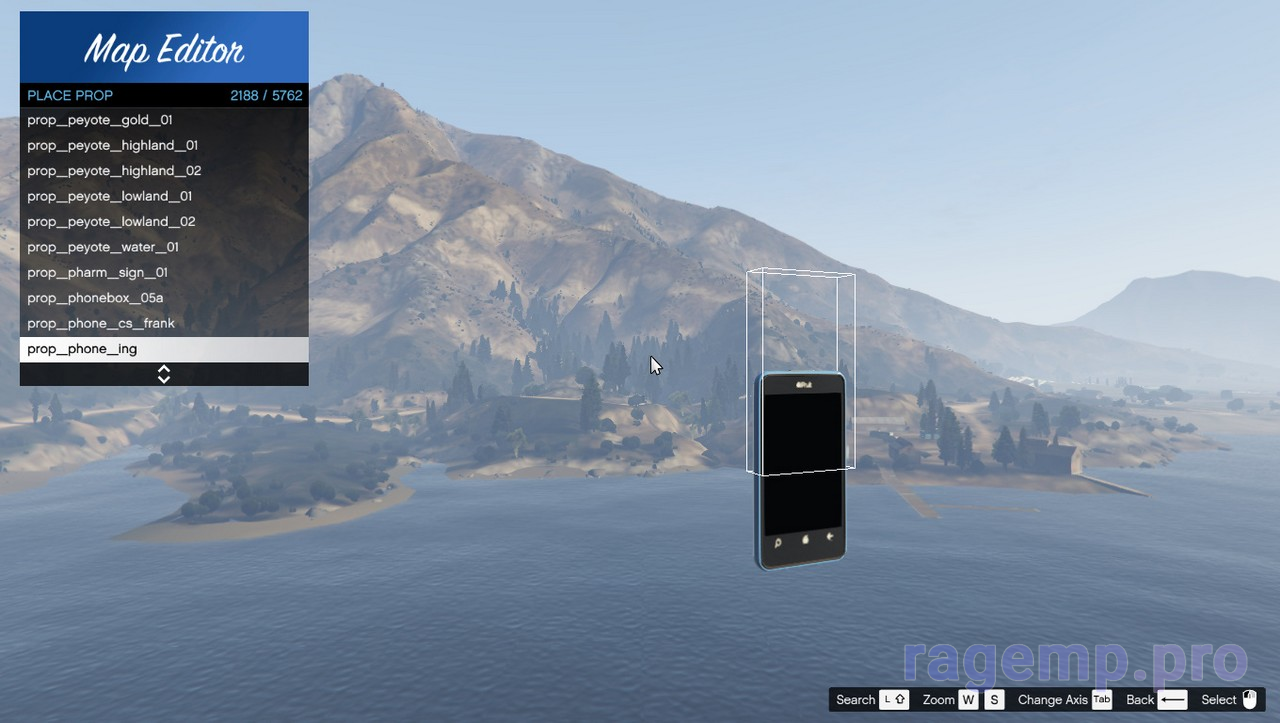Select the prop_peyote_lowland_01 row
This screenshot has height=723, width=1280.
[x=110, y=196]
